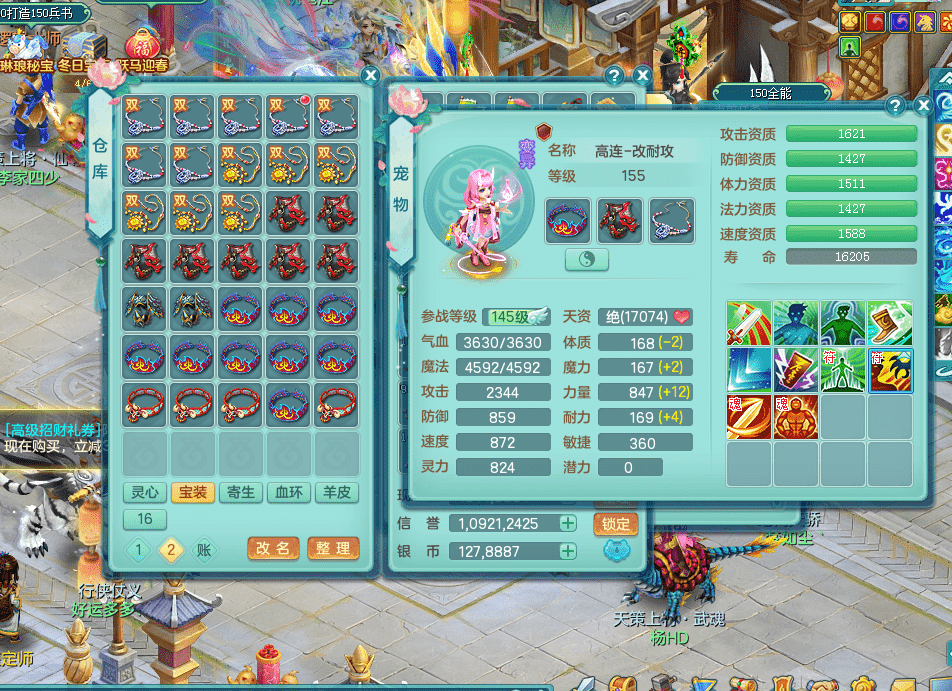Select the pet's equipped blue collar slot
Image resolution: width=952 pixels, height=691 pixels.
pyautogui.click(x=567, y=221)
